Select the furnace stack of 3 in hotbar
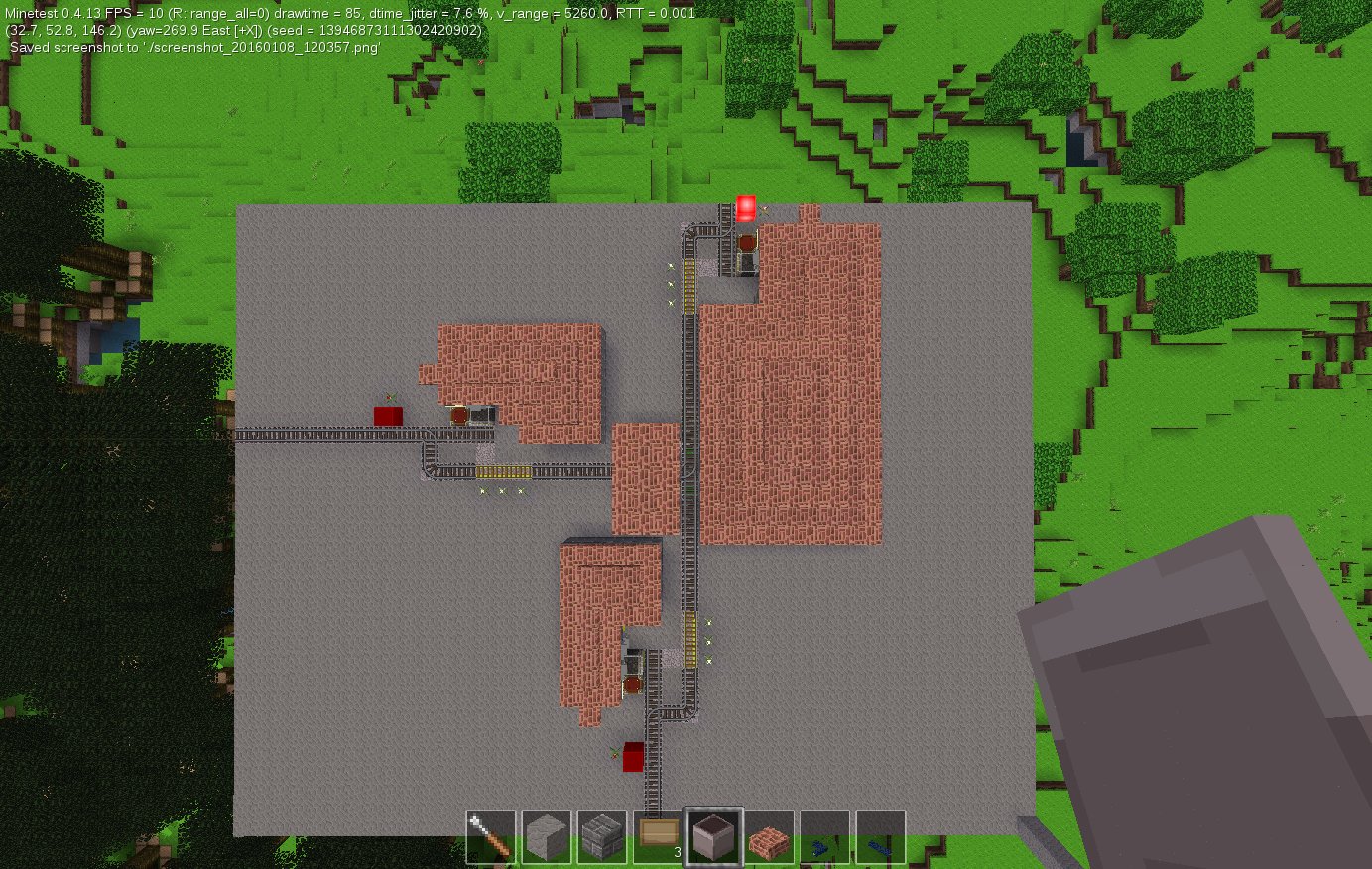Screen dimensions: 1372x869 pos(713,838)
